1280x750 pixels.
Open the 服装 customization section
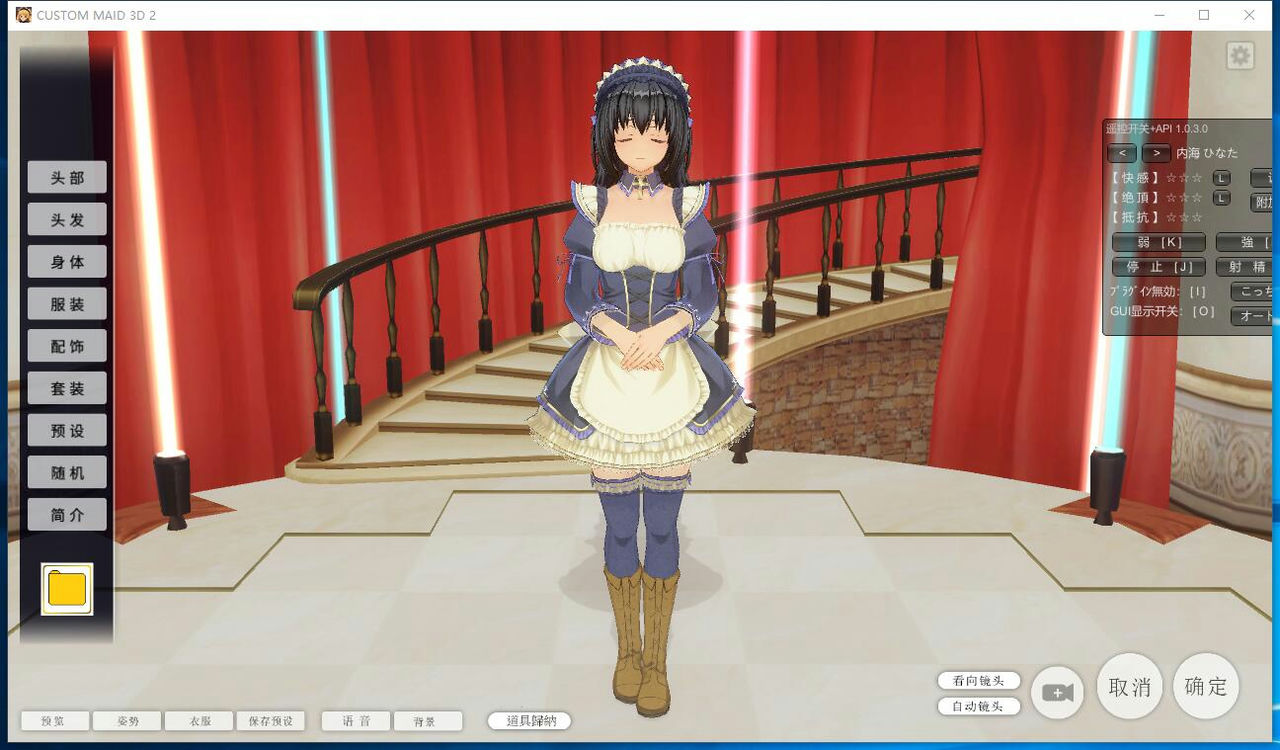pos(67,303)
